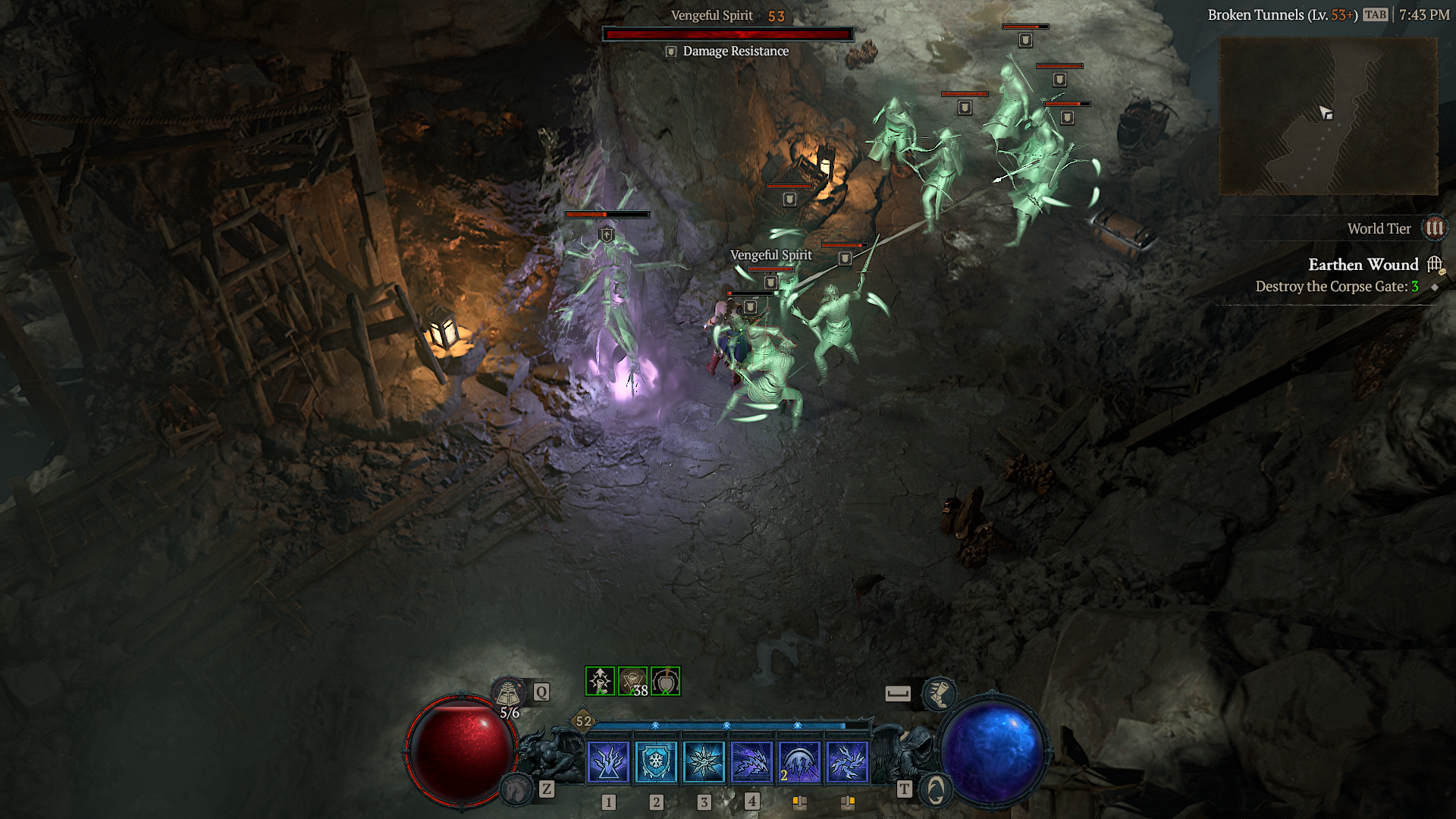This screenshot has width=1456, height=819.
Task: Activate the branching chain lightning skill
Action: pos(847,761)
